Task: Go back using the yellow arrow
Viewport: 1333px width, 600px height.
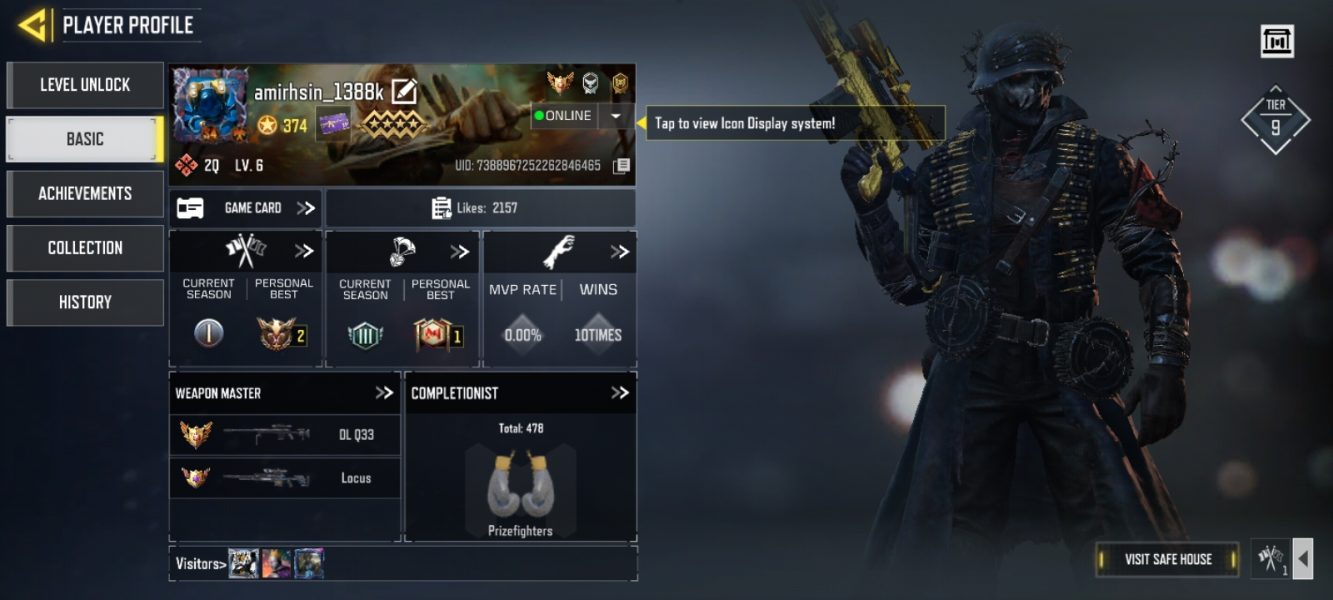Action: (x=33, y=25)
